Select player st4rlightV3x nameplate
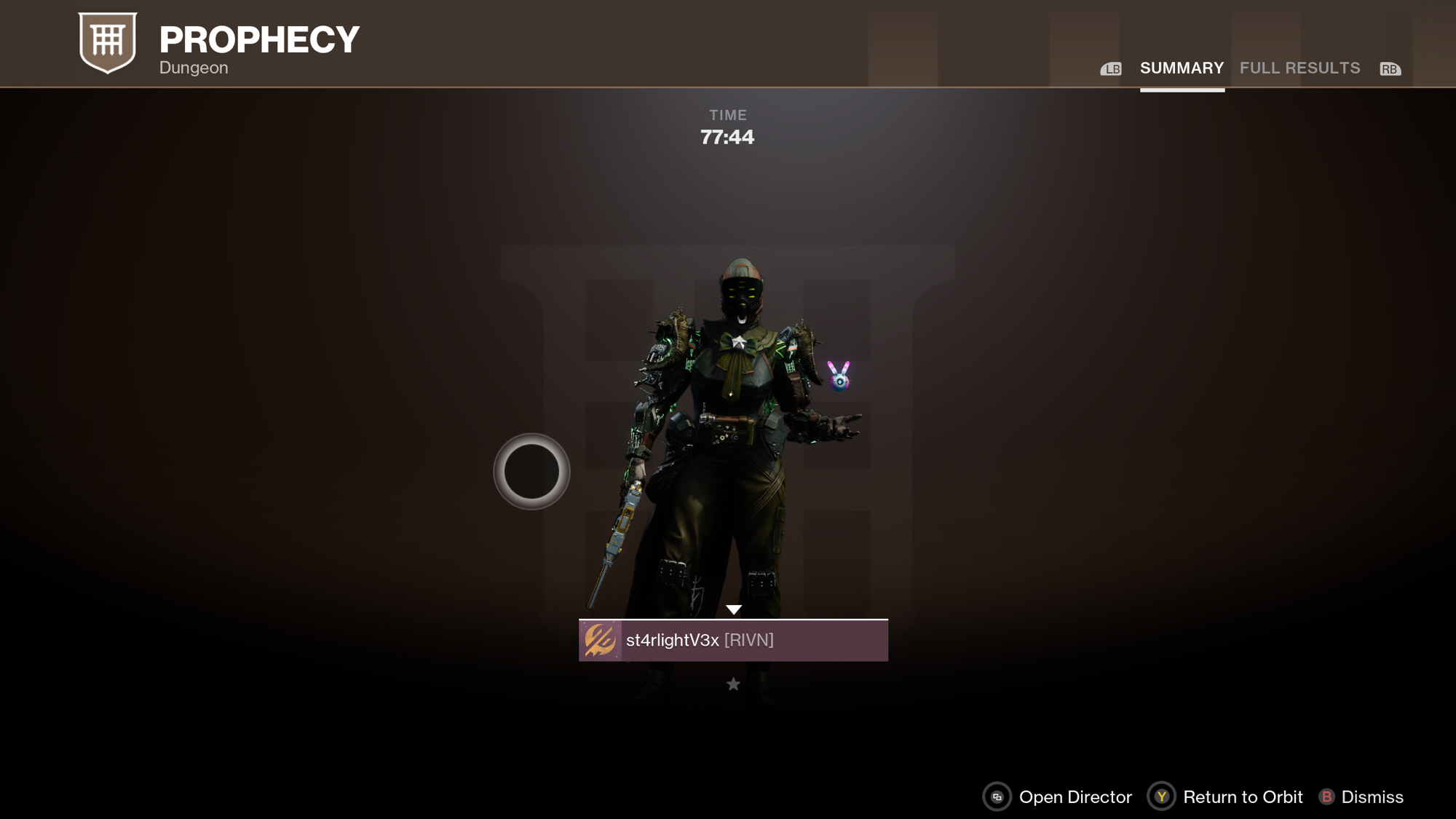 pos(733,640)
